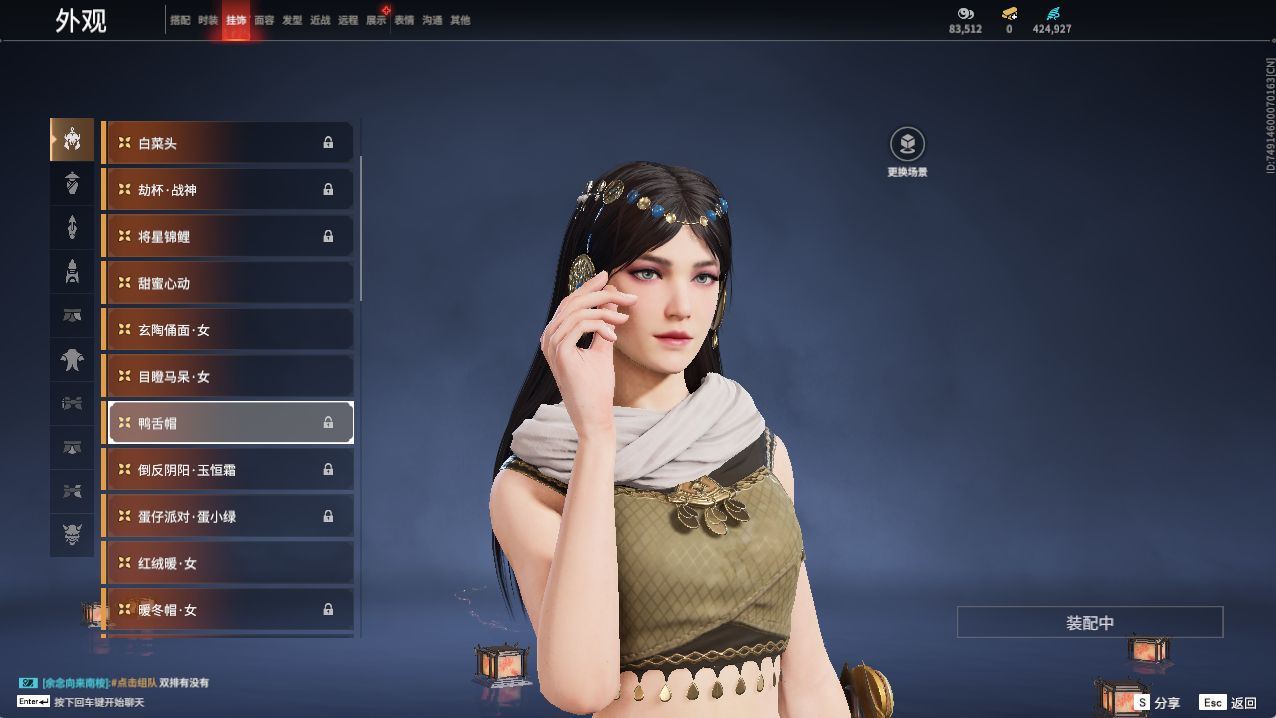Screen dimensions: 1276x718
Task: Choose the 甜蜜心动 accessory
Action: (229, 283)
